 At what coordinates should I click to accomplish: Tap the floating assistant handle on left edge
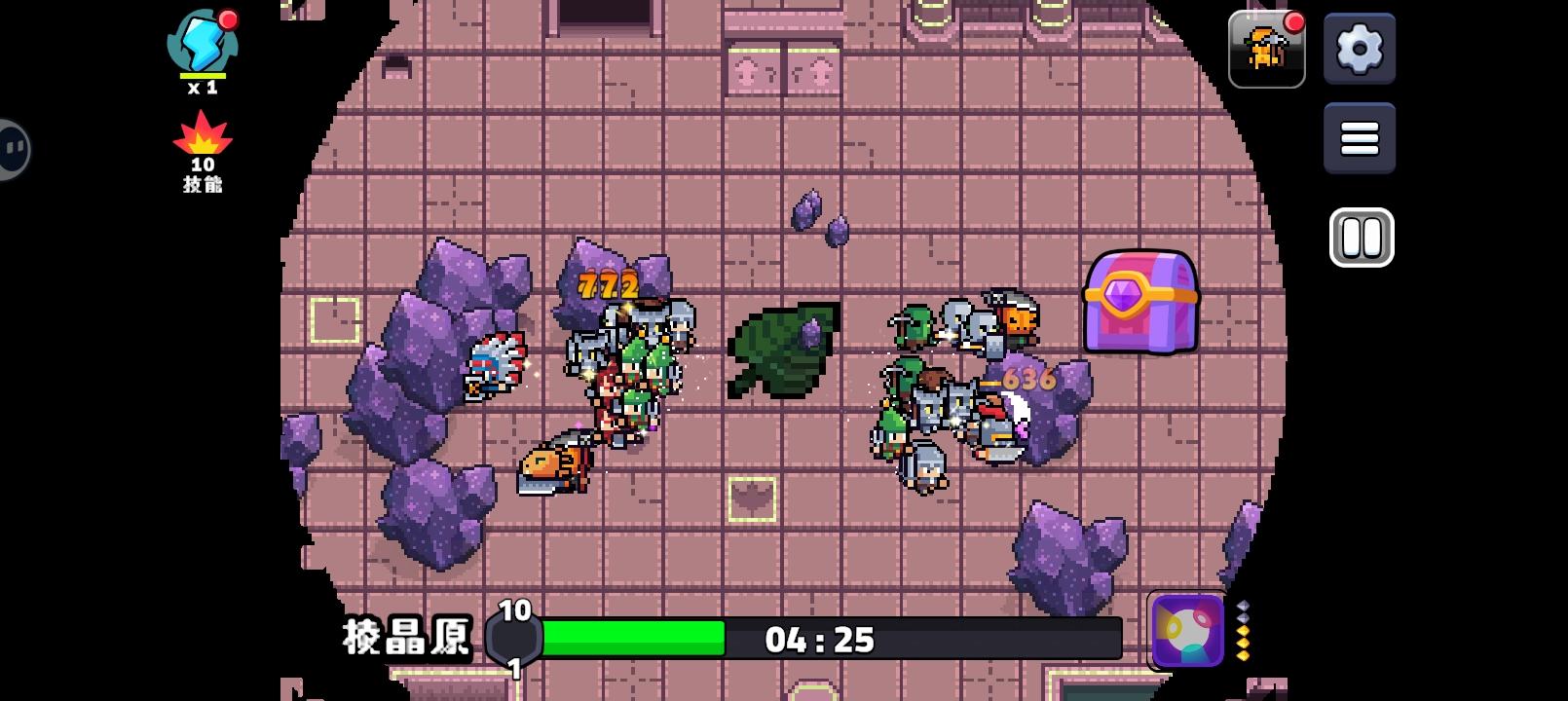click(12, 151)
